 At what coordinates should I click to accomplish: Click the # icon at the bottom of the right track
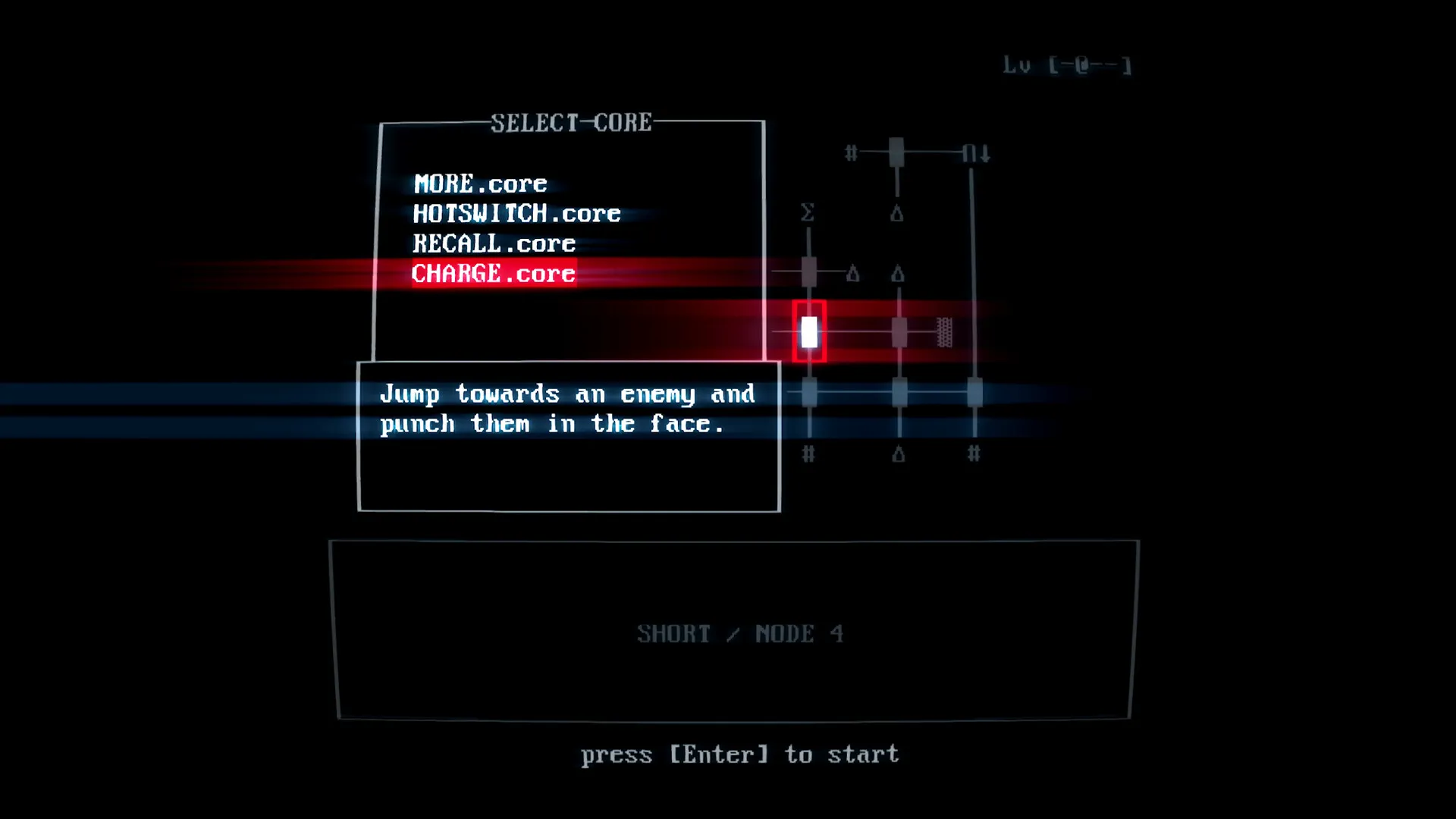[x=974, y=455]
